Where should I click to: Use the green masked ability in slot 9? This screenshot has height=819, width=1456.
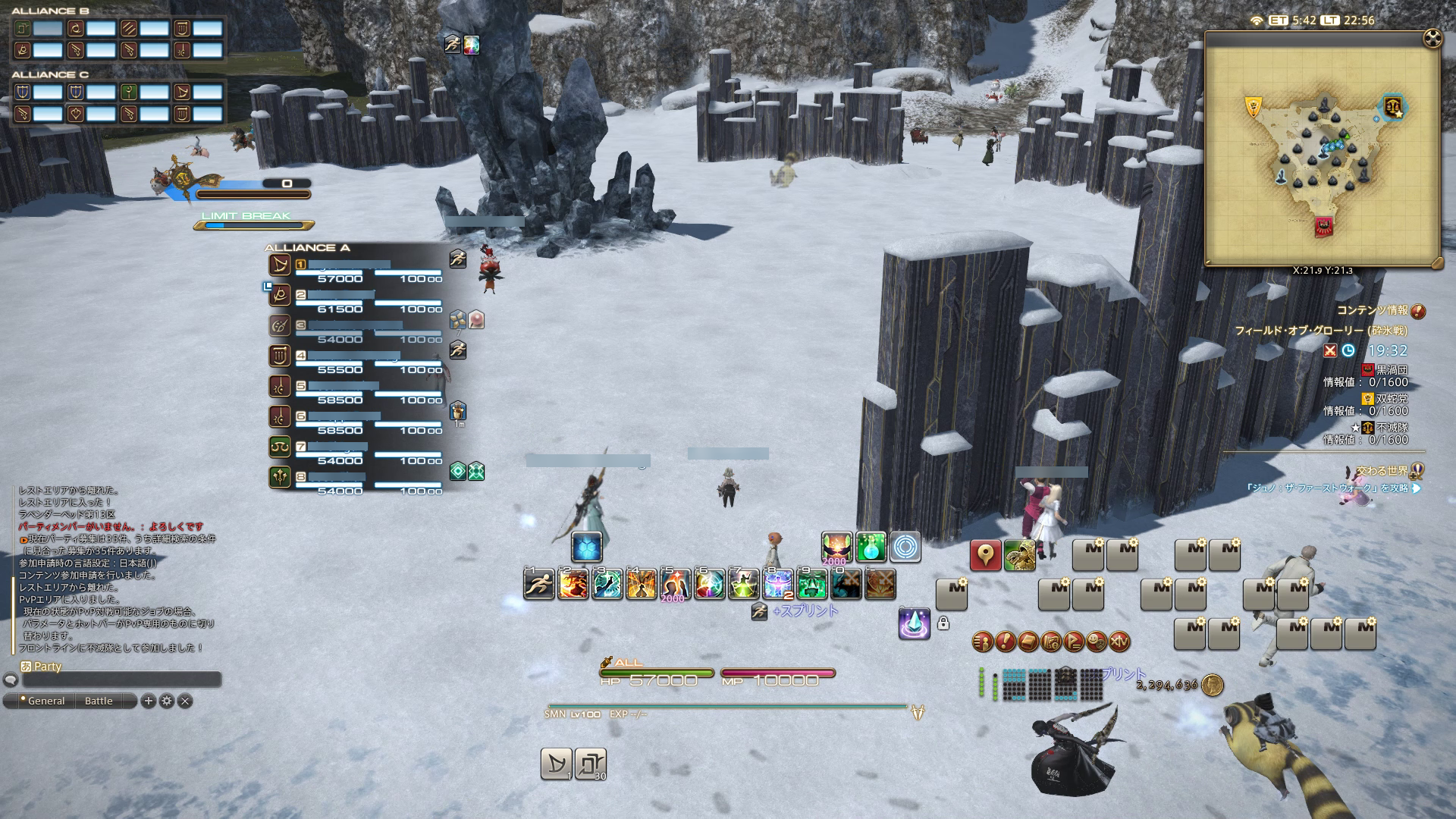coord(812,585)
